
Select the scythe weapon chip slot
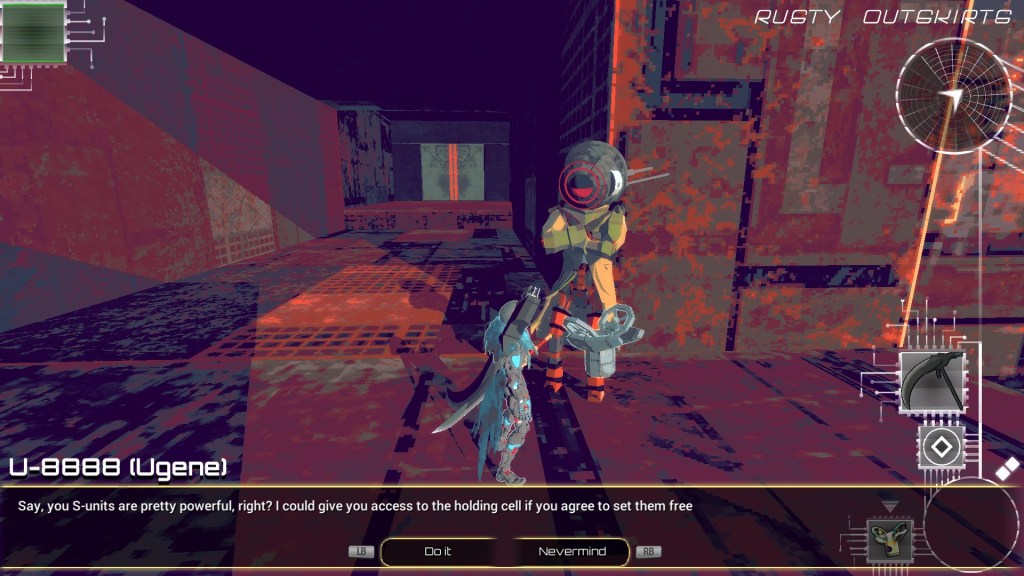pyautogui.click(x=932, y=383)
